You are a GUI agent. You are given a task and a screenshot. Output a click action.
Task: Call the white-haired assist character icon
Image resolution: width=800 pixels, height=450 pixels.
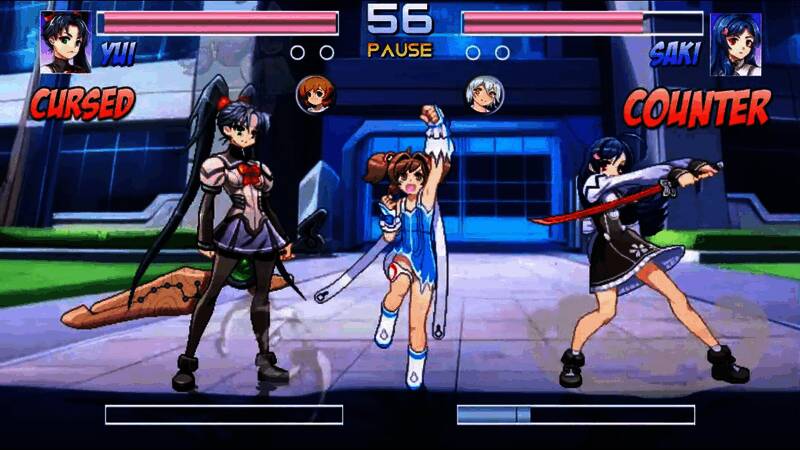click(484, 94)
